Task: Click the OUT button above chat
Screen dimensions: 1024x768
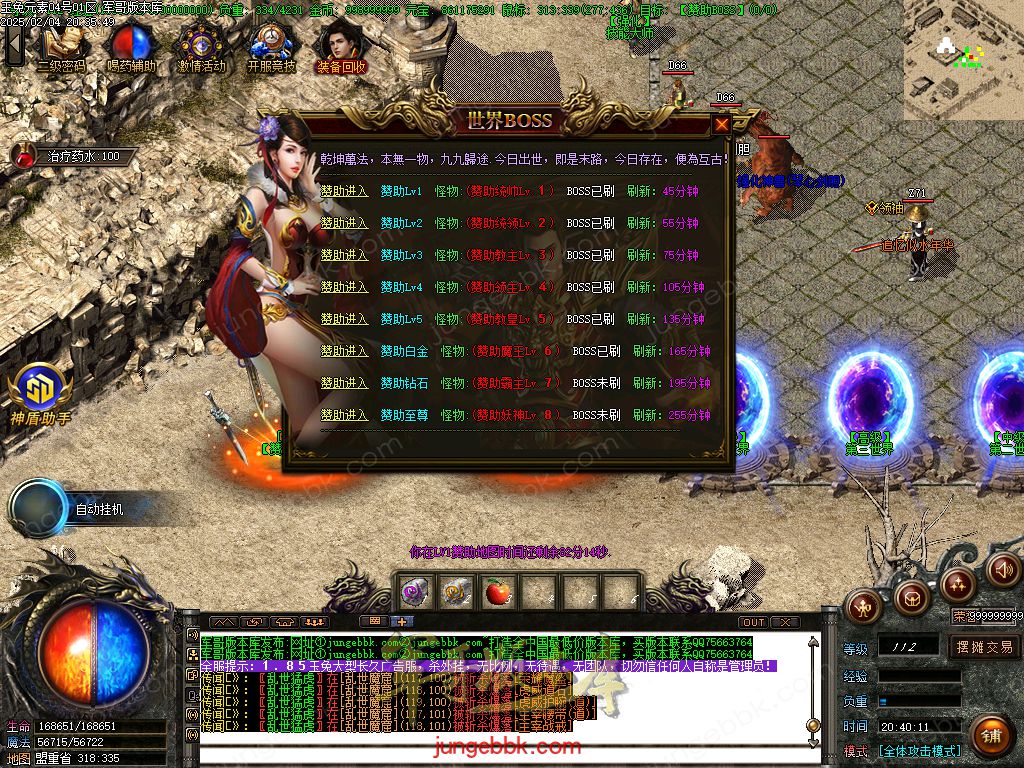Action: [x=753, y=622]
